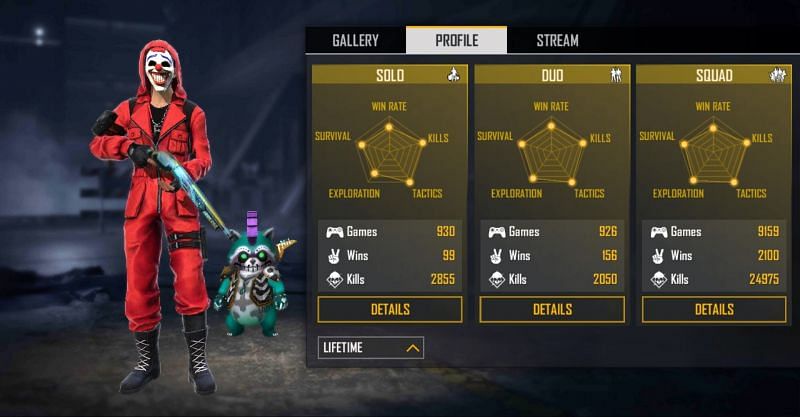800x417 pixels.
Task: Open the Stream tab
Action: point(557,41)
